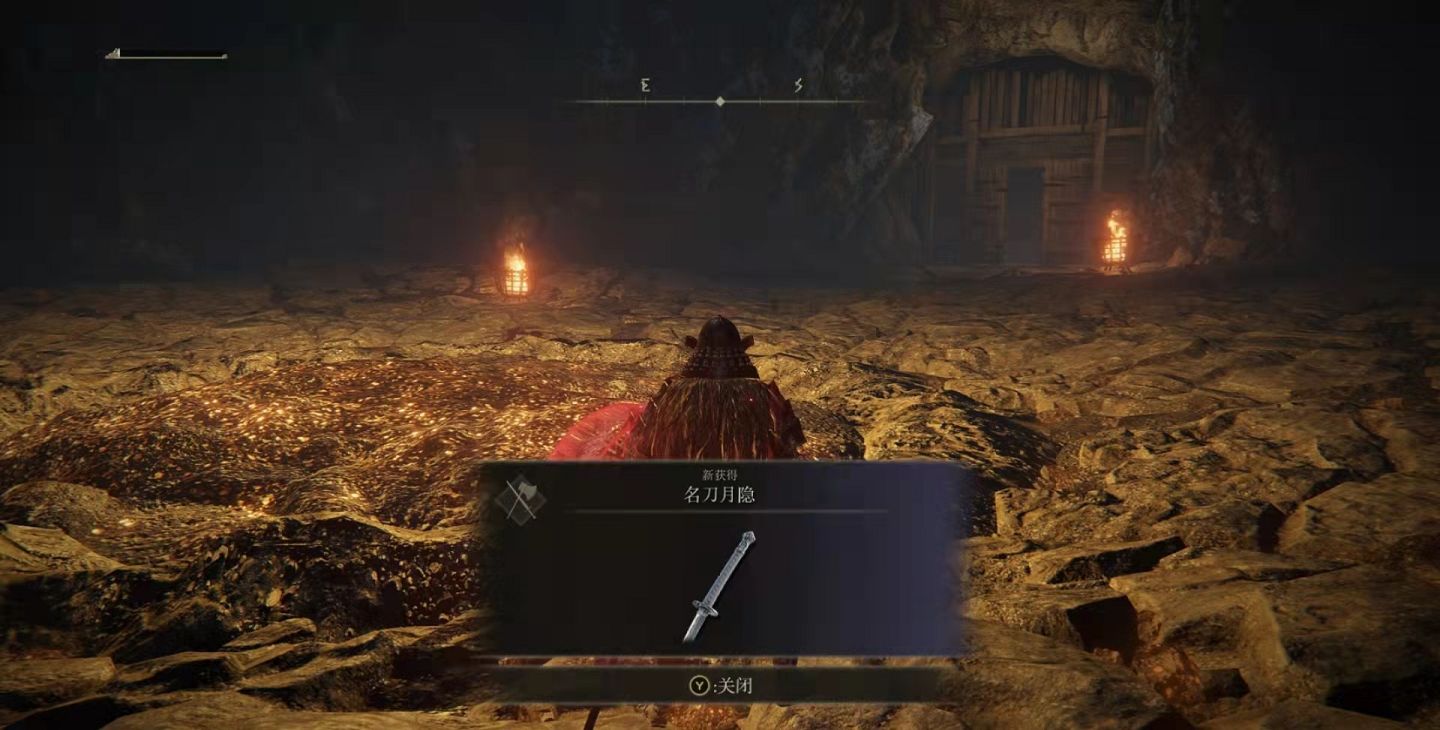Image resolution: width=1440 pixels, height=730 pixels.
Task: Click the compass bar at the top
Action: pyautogui.click(x=720, y=100)
